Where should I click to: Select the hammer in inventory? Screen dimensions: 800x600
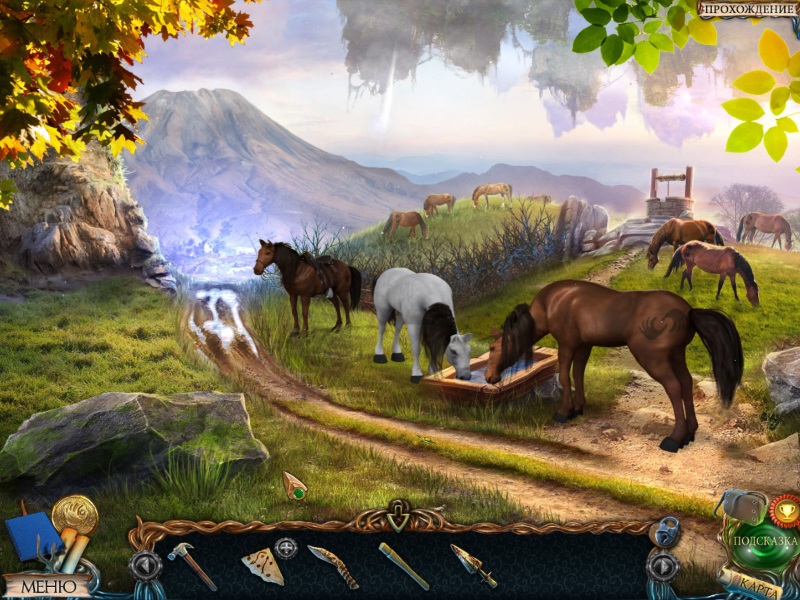click(x=191, y=565)
